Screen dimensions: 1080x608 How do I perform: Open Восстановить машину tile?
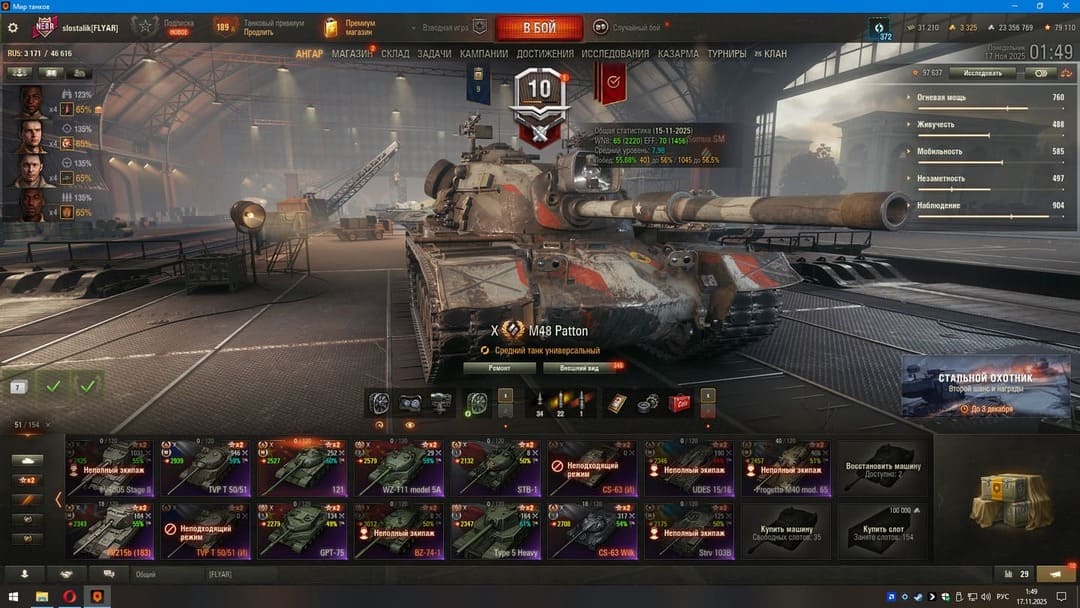tap(883, 468)
